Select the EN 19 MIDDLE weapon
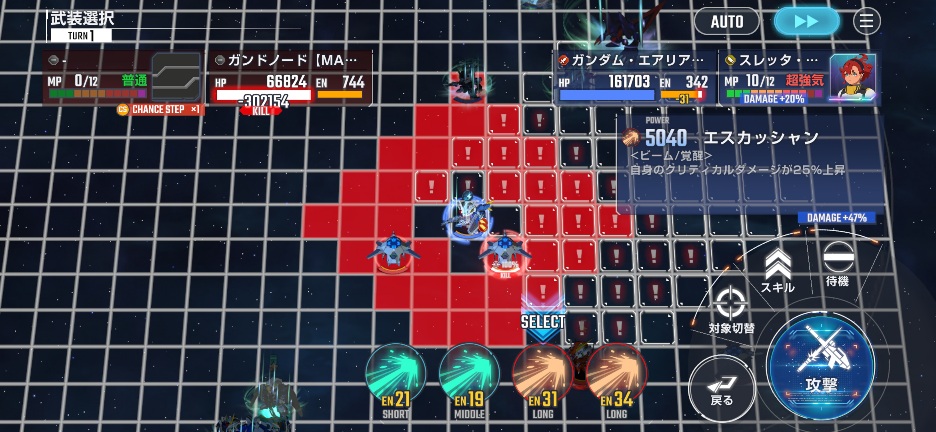 [x=469, y=377]
